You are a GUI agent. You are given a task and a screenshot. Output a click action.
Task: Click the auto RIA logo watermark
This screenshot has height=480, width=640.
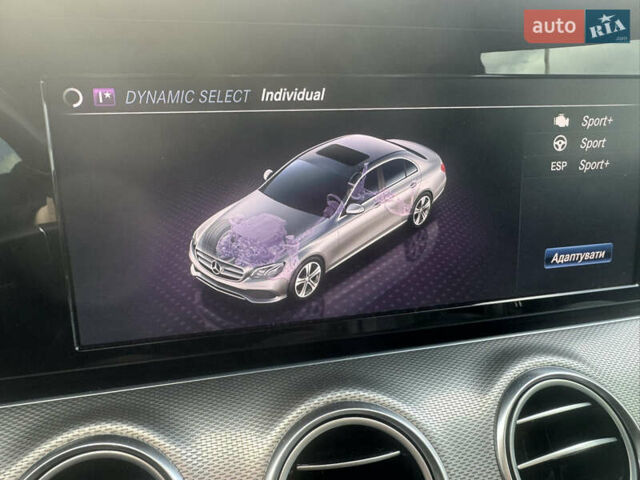(x=577, y=26)
